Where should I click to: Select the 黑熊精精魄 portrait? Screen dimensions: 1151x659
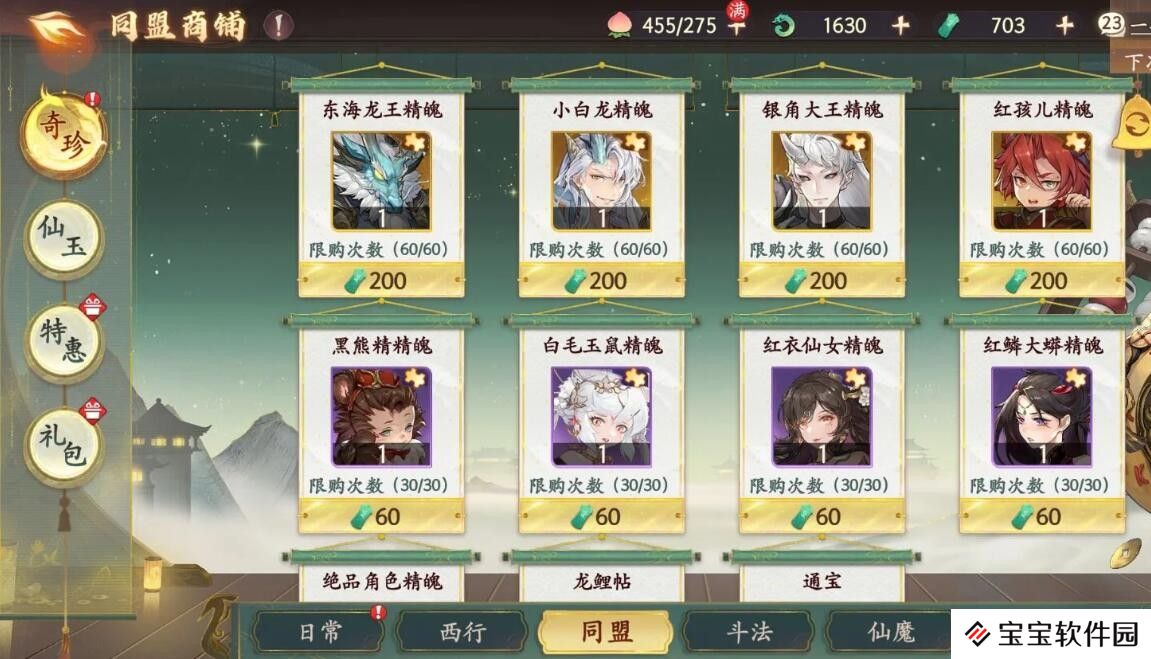(381, 415)
